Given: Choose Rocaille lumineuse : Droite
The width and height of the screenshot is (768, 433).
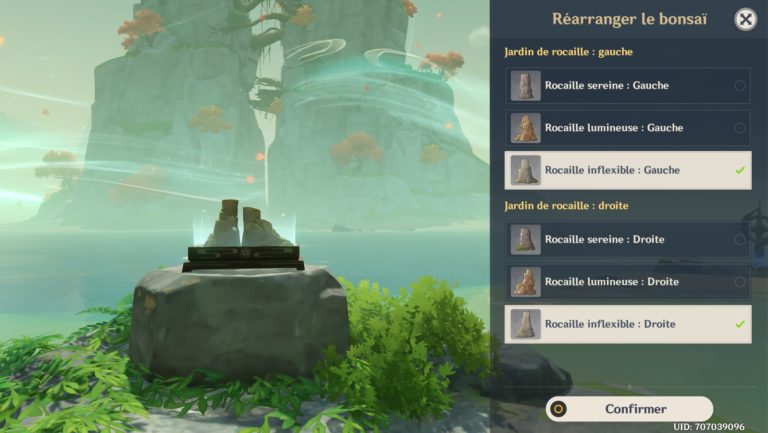Looking at the screenshot, I should [627, 282].
